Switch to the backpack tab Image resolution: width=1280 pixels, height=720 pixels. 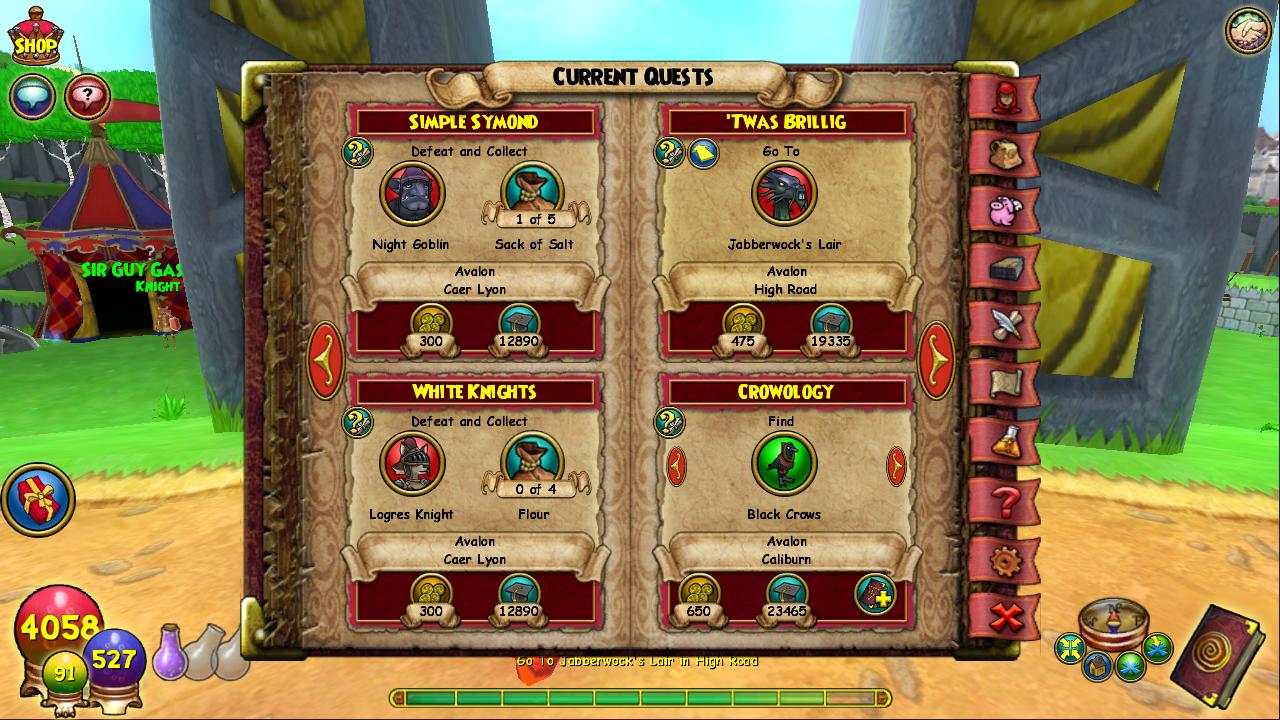coord(1003,154)
